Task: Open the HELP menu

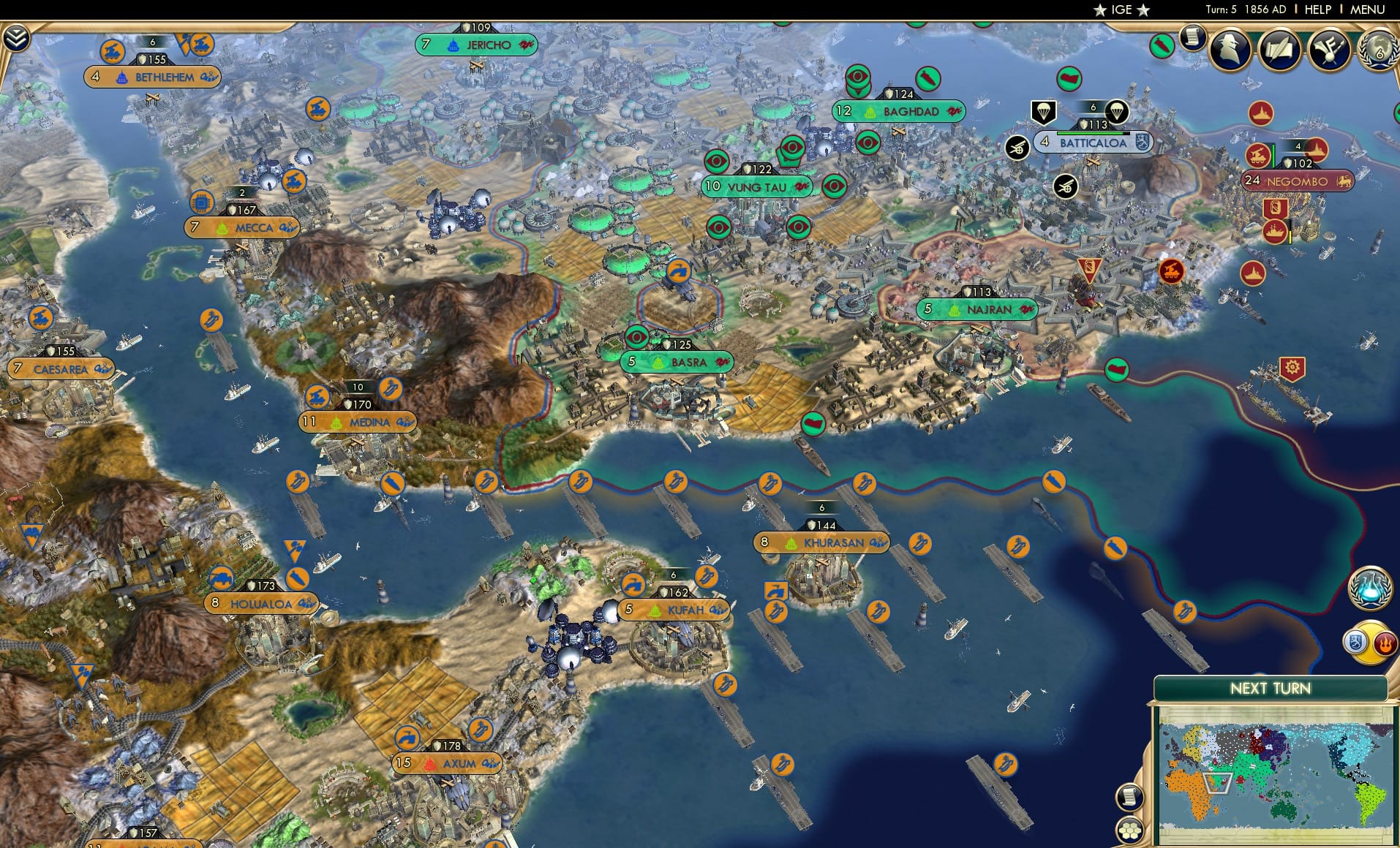Action: 1317,10
